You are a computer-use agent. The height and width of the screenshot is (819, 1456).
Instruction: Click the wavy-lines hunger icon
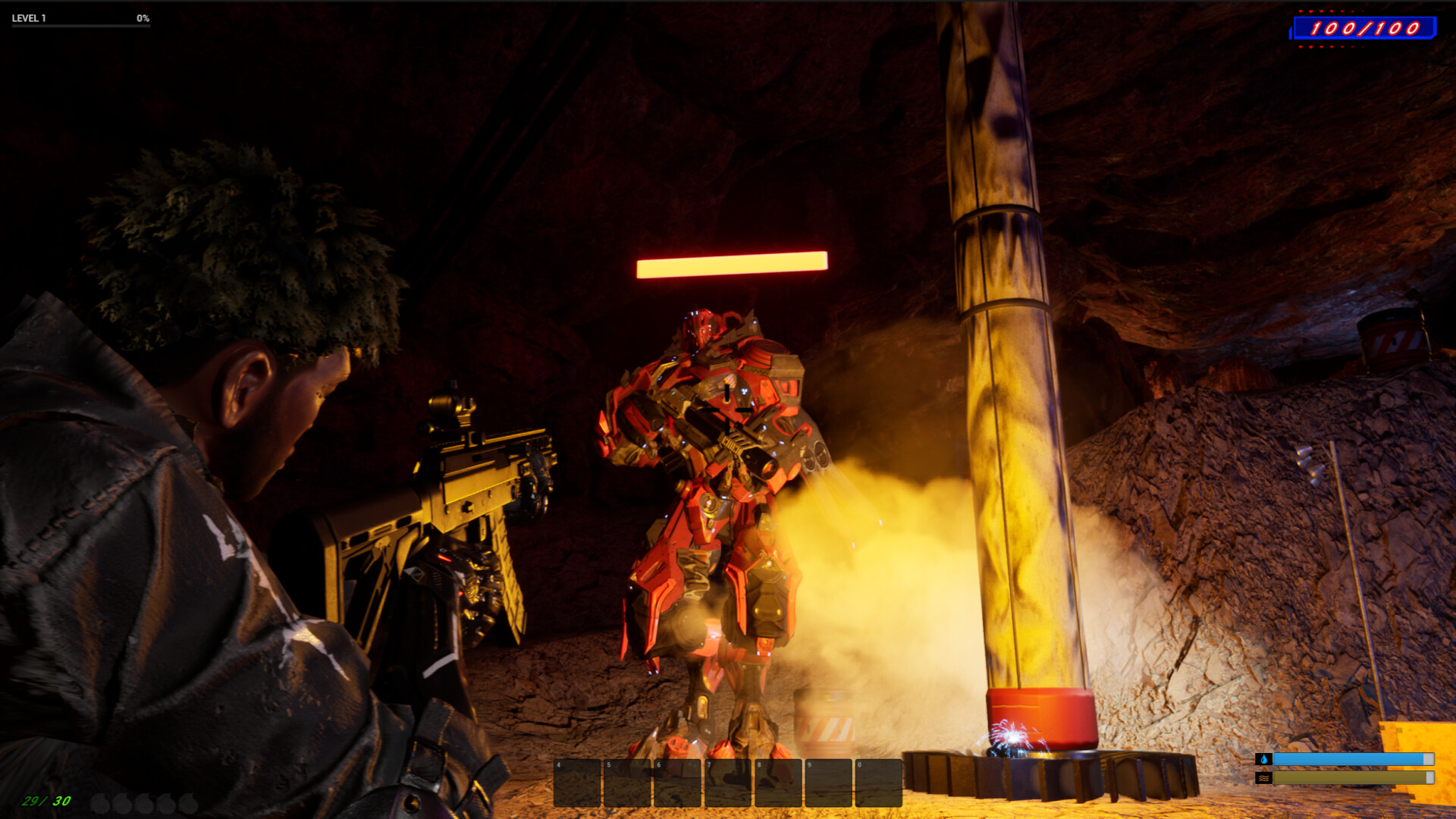click(x=1264, y=777)
